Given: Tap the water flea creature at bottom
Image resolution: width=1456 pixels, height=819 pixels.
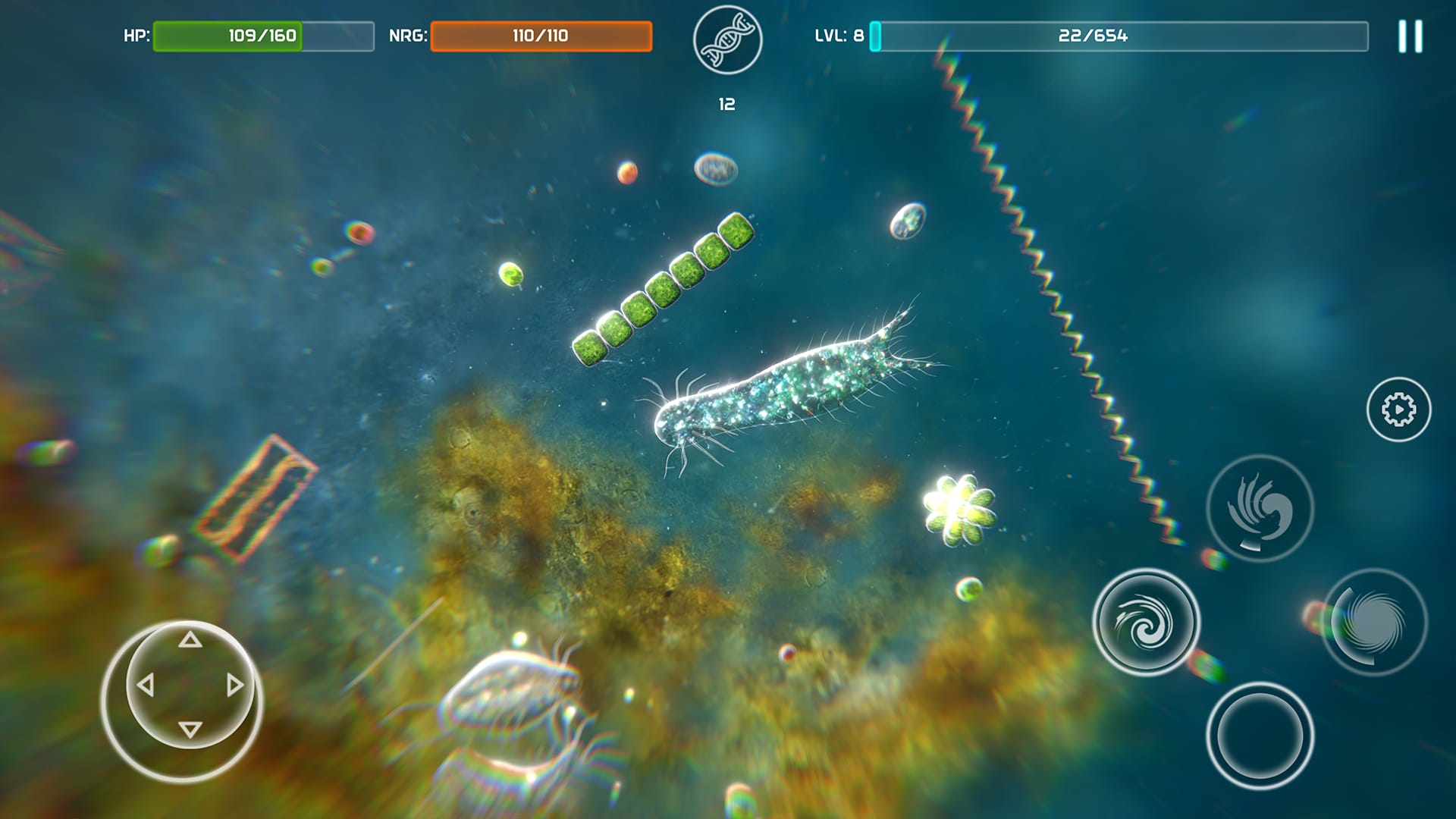Looking at the screenshot, I should pyautogui.click(x=504, y=705).
